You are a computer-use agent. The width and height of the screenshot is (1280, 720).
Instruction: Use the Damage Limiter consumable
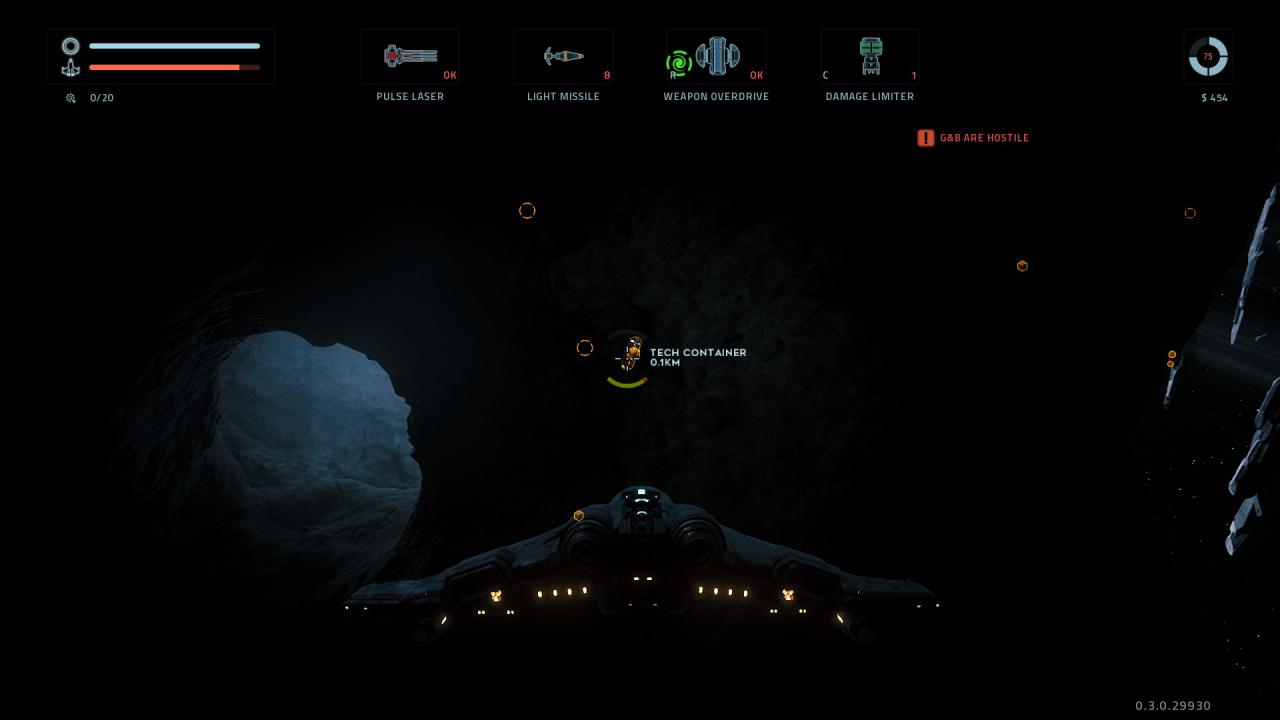point(870,57)
